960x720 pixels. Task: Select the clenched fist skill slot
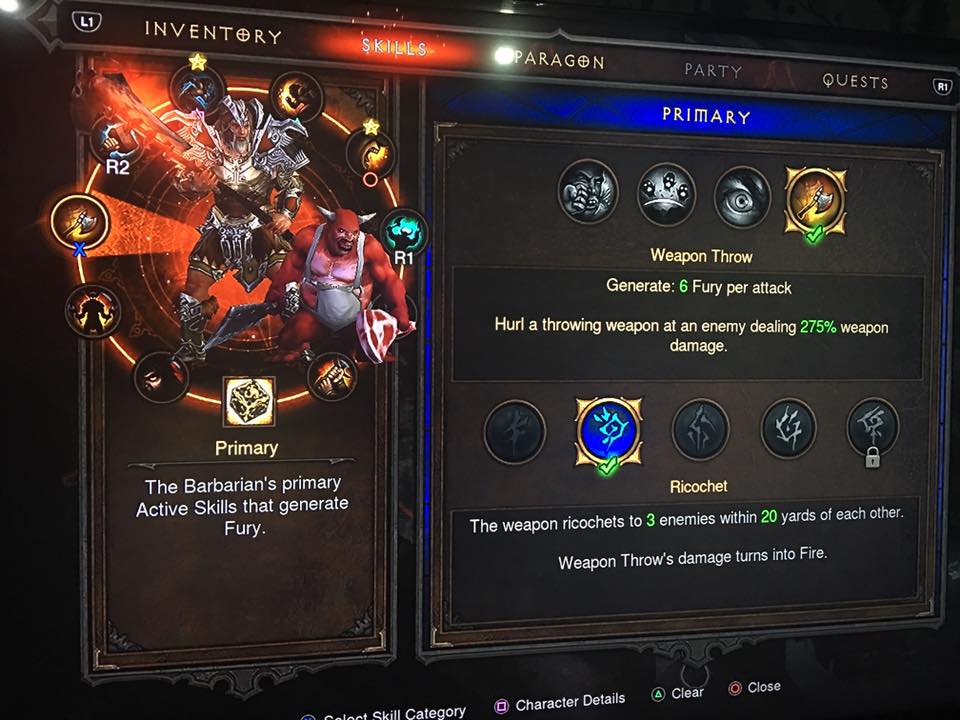[x=332, y=376]
